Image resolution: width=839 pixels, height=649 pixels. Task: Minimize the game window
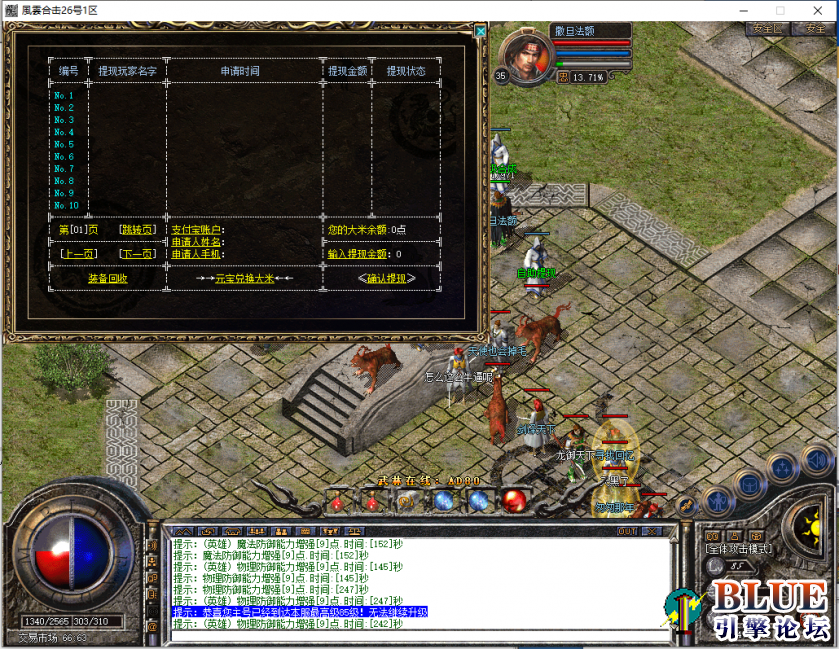point(741,10)
